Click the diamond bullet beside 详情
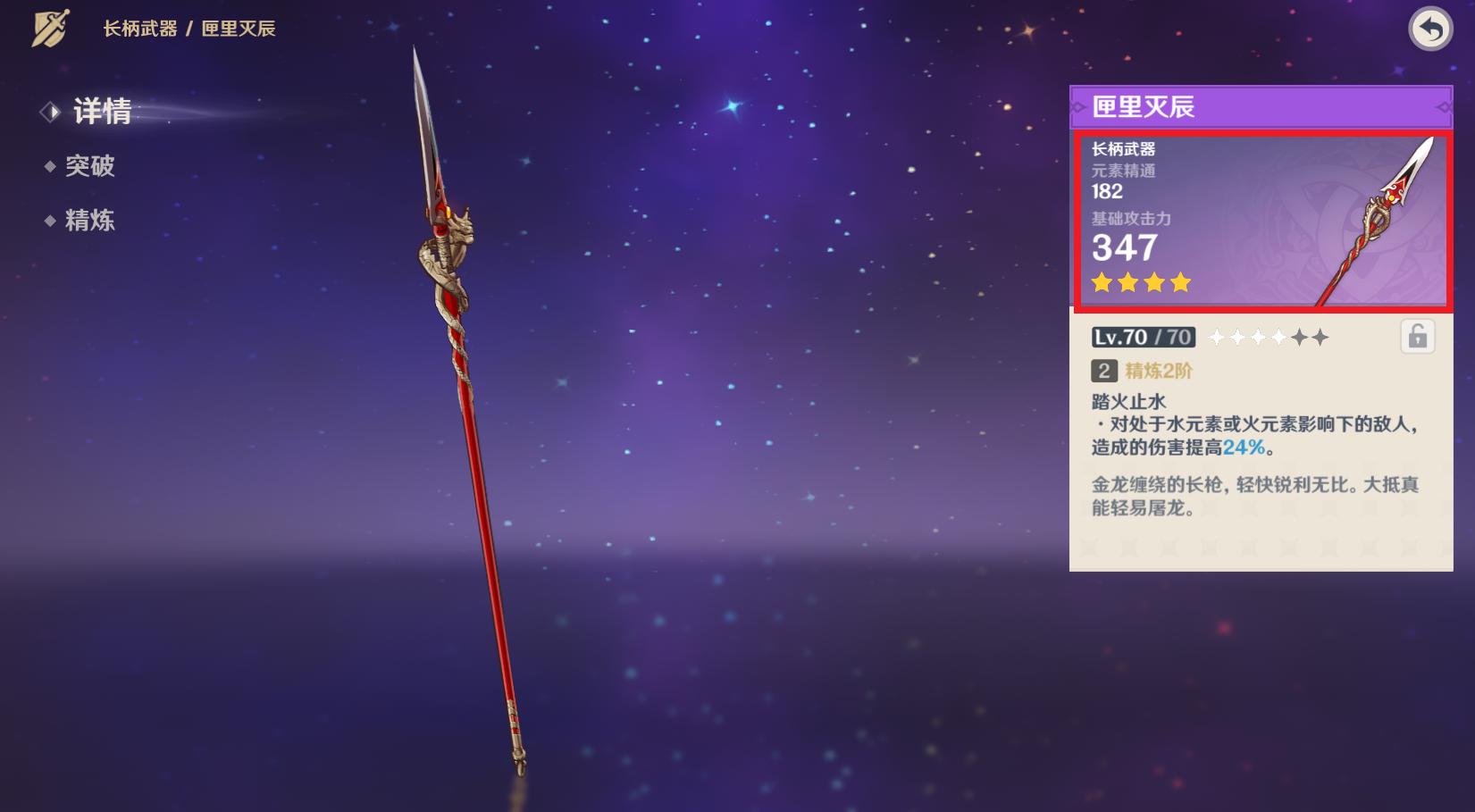 (51, 113)
